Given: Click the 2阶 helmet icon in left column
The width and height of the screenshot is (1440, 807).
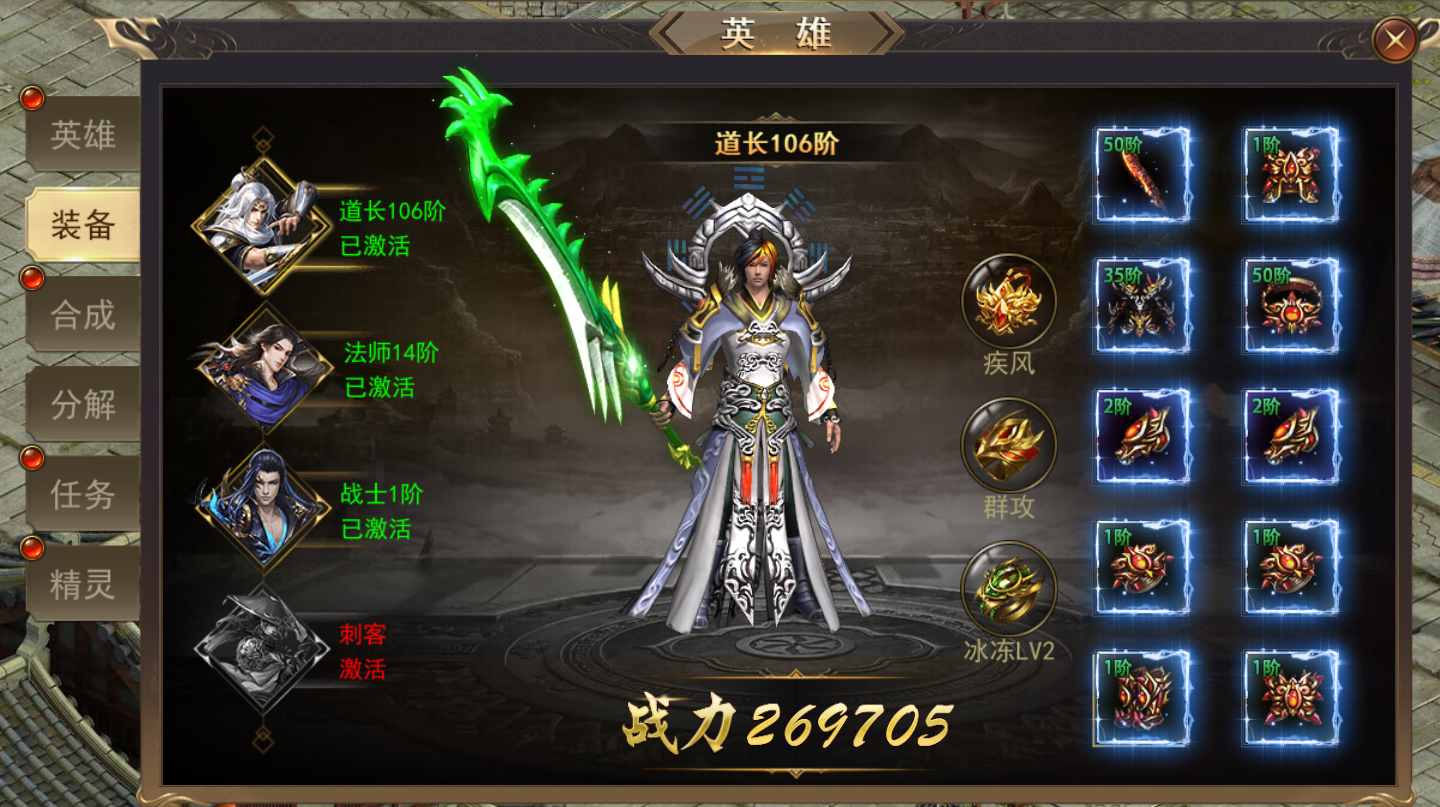Looking at the screenshot, I should [1140, 435].
